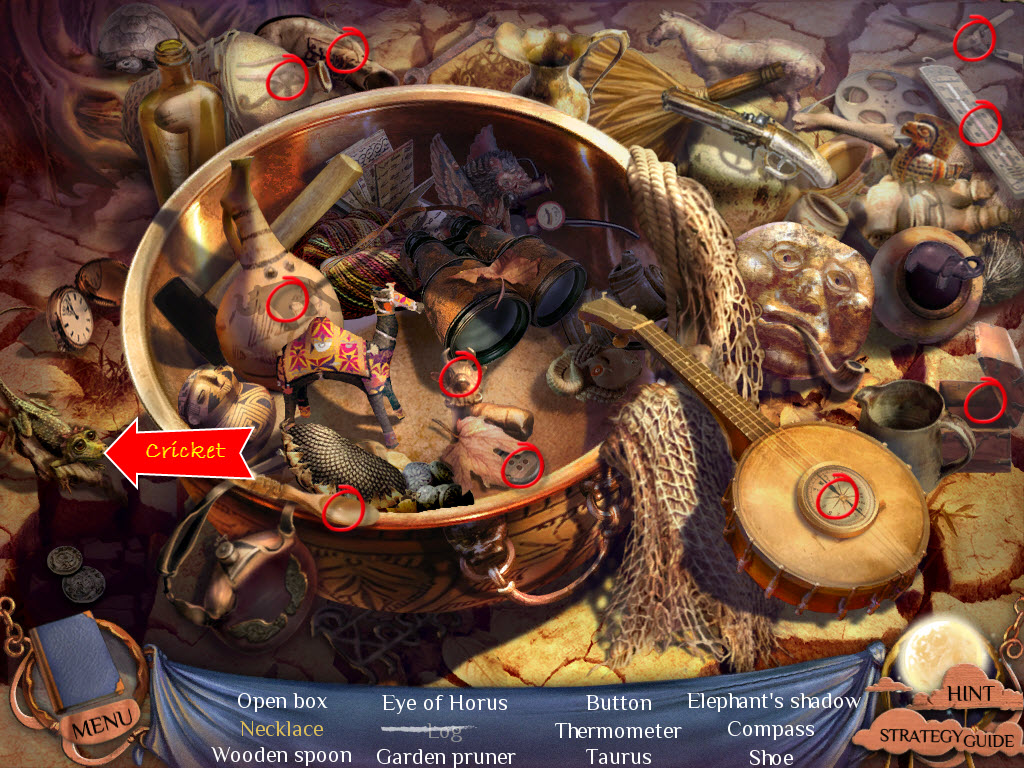
Task: Choose 'Necklace' from the item list
Action: [282, 729]
